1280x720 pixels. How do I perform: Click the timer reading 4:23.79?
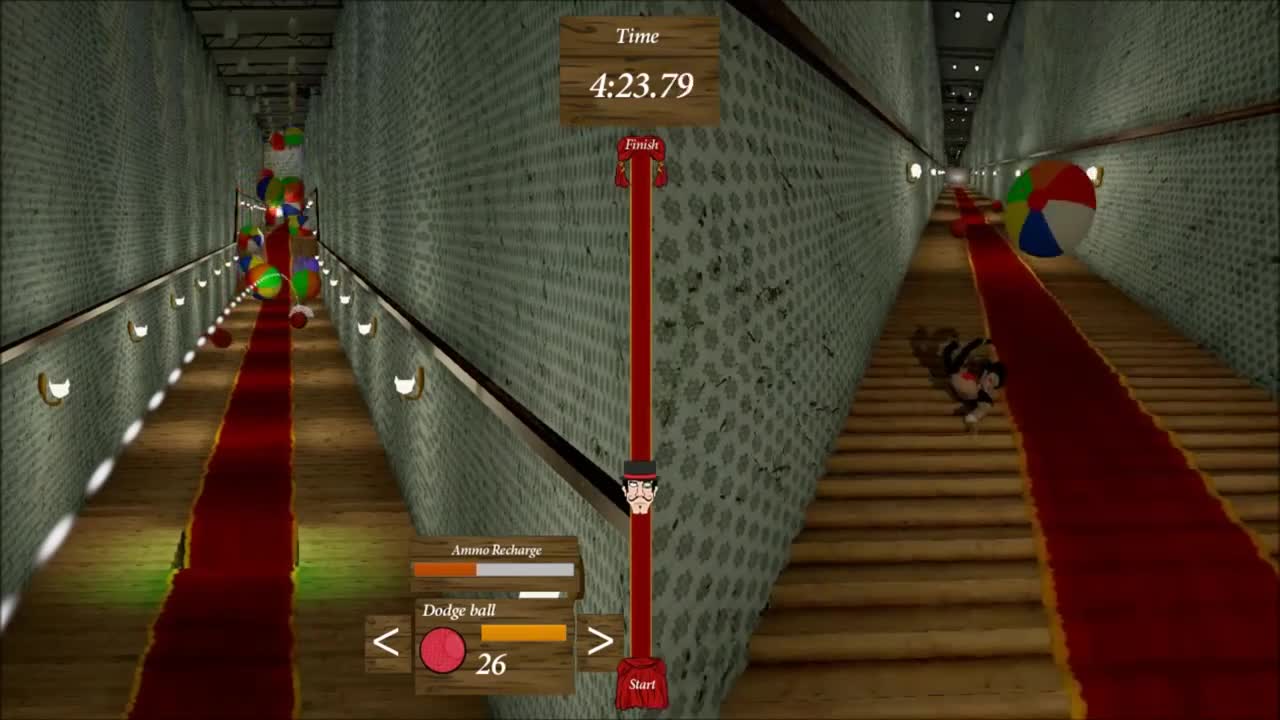tap(640, 86)
